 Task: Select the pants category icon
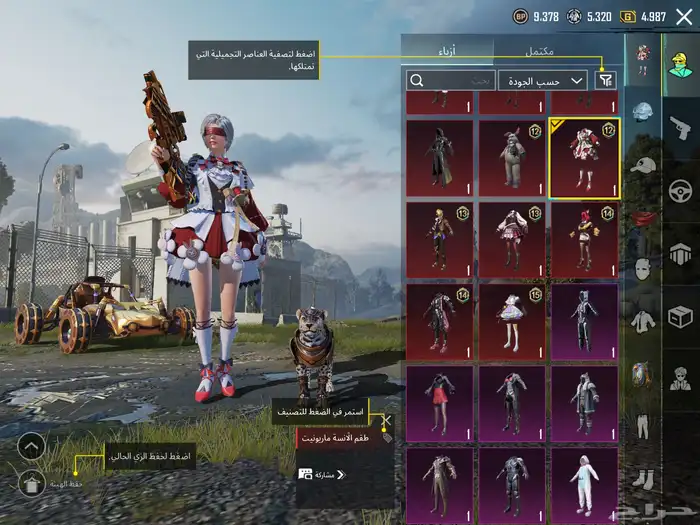pyautogui.click(x=642, y=424)
